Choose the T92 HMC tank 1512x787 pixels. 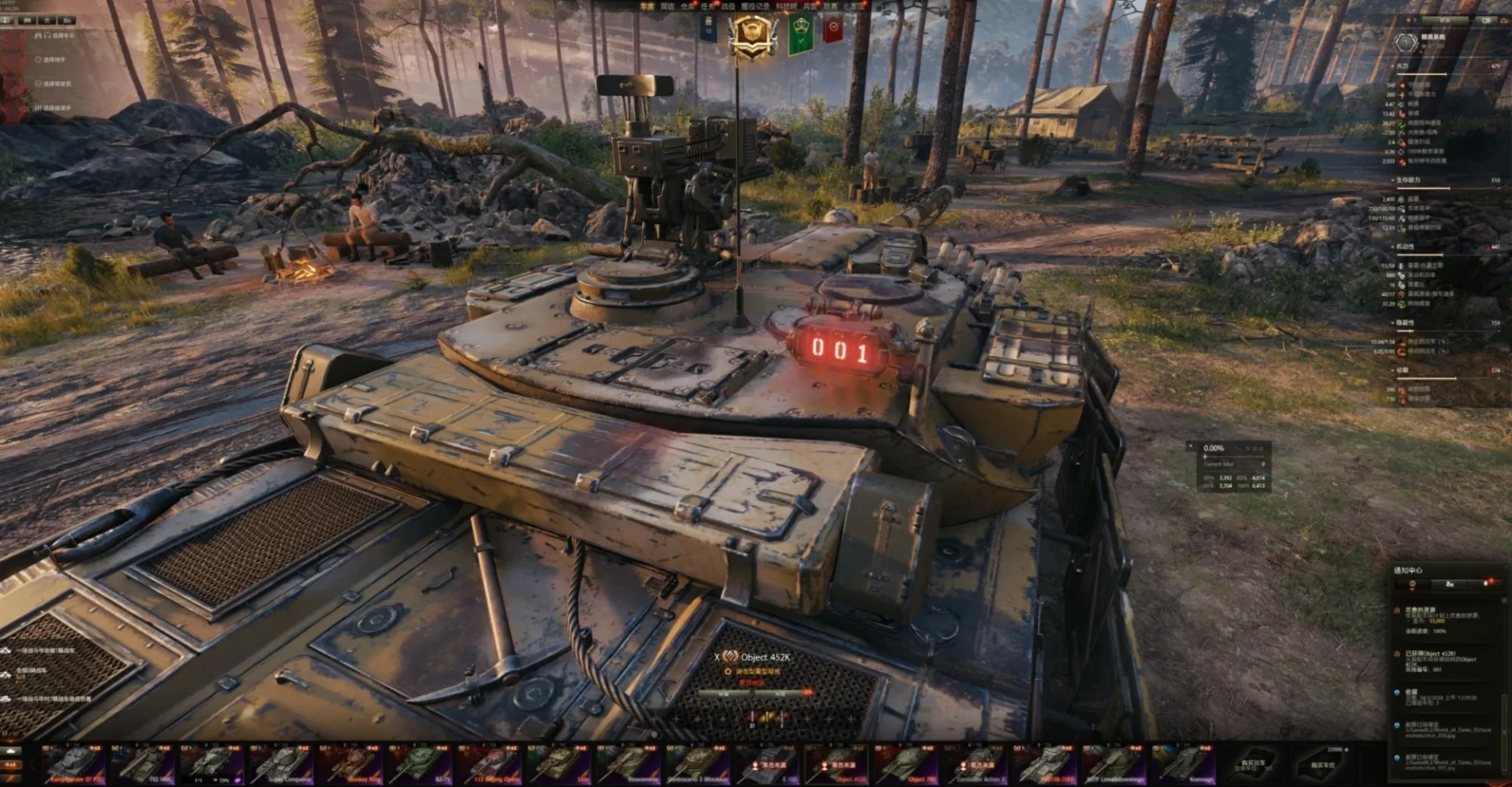coord(143,764)
